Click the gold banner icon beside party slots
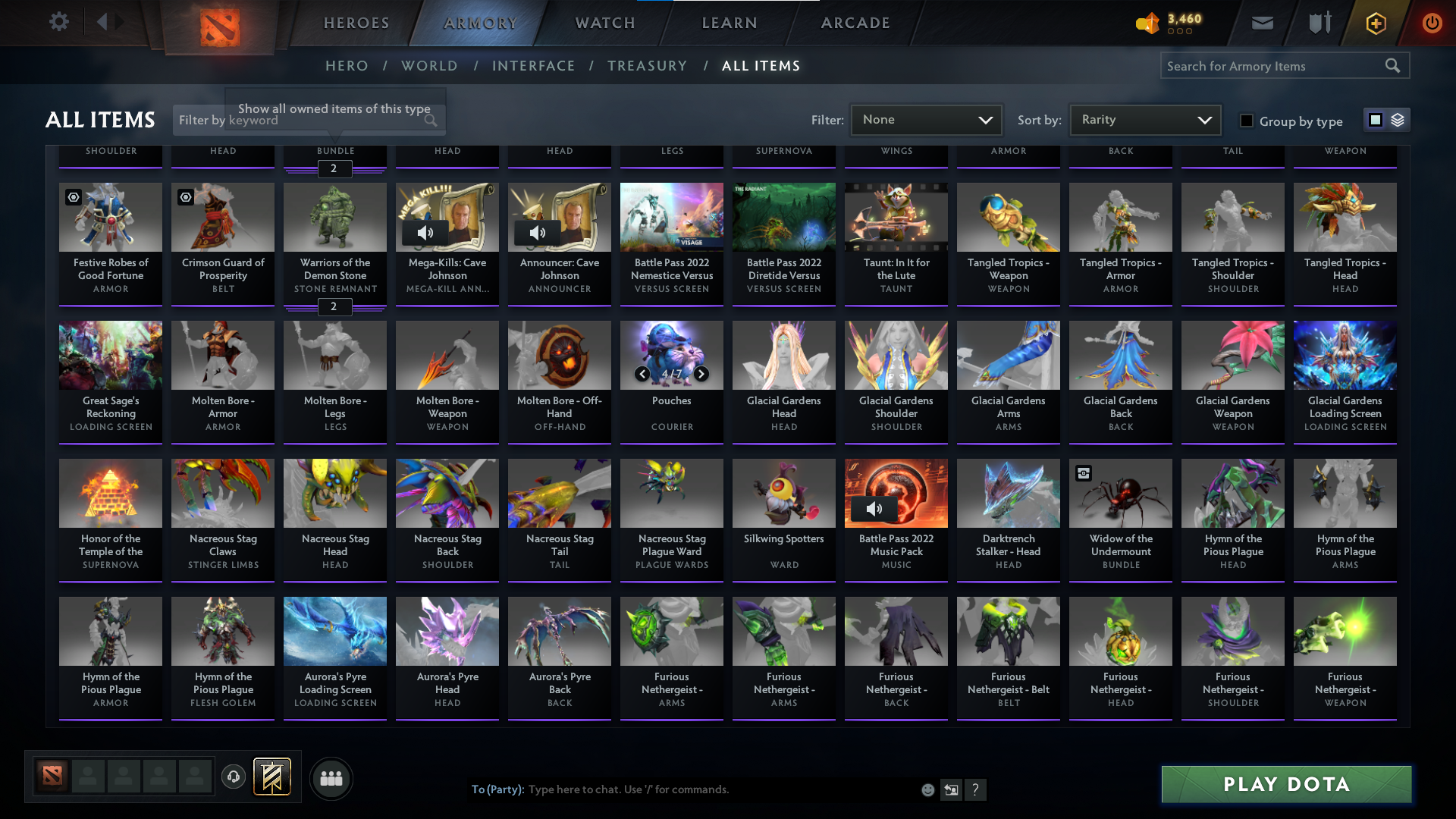This screenshot has width=1456, height=819. 273,777
